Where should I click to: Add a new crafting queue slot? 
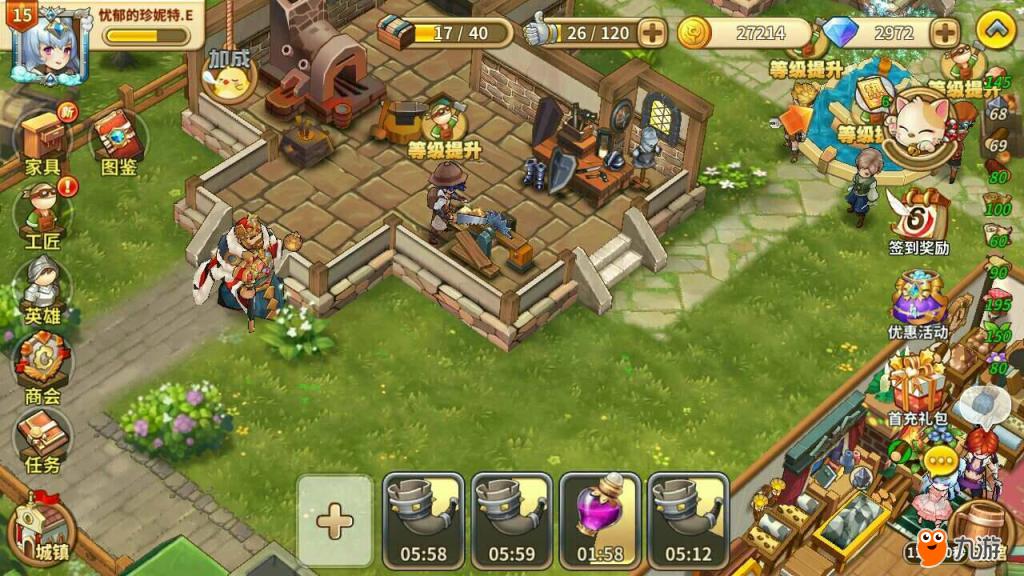[334, 520]
